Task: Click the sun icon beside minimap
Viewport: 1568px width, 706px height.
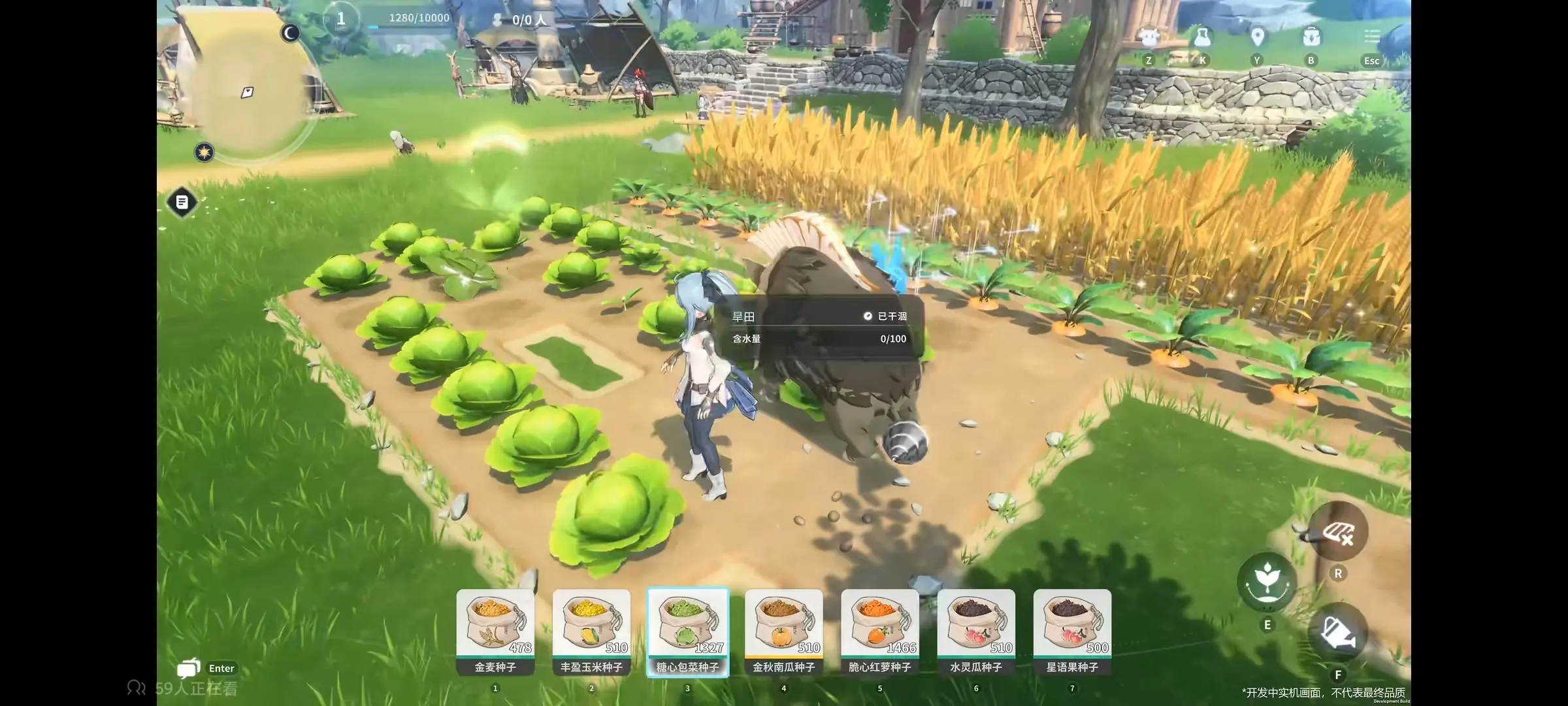Action: 204,152
